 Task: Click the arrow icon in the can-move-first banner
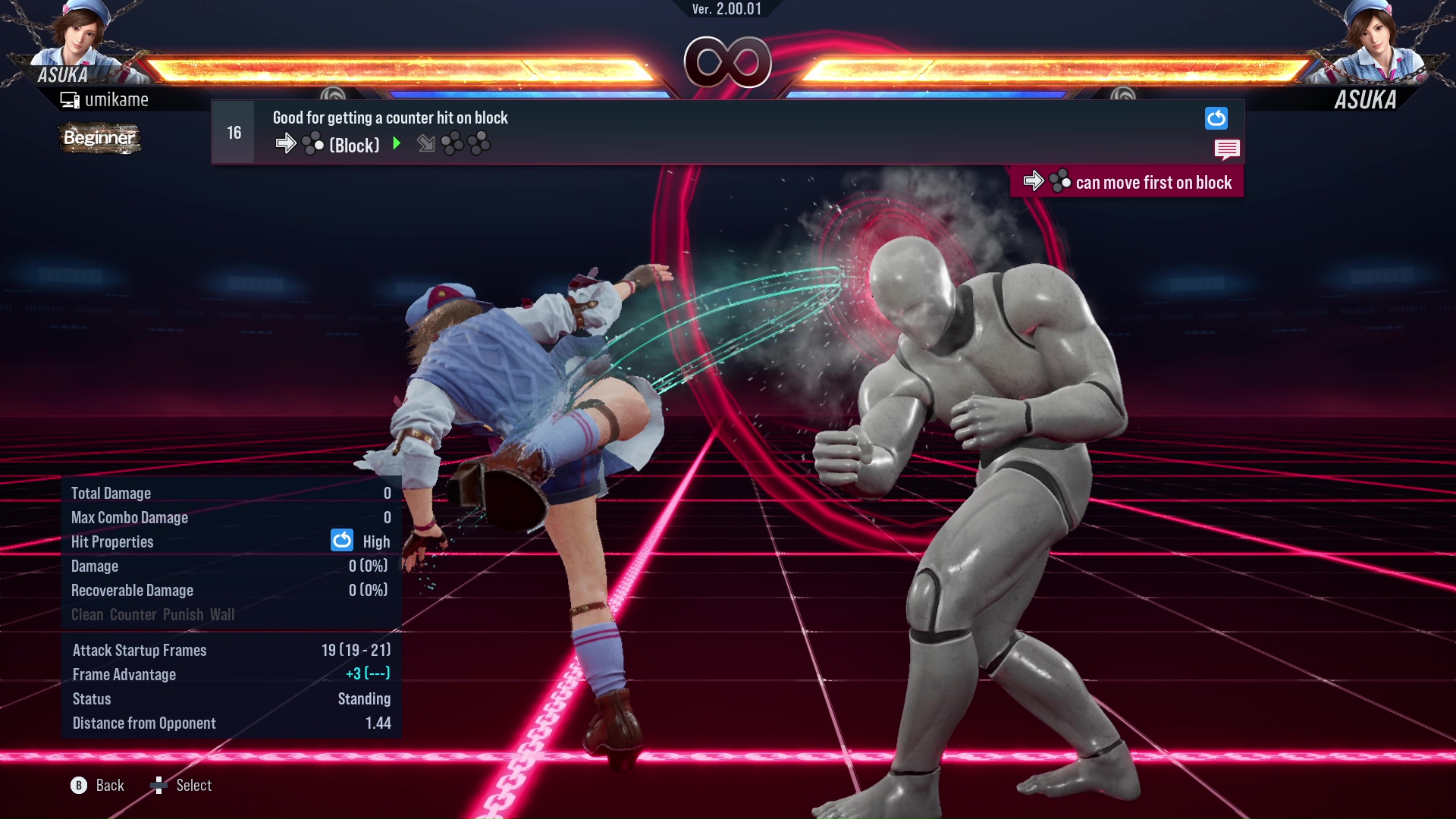(x=1034, y=181)
